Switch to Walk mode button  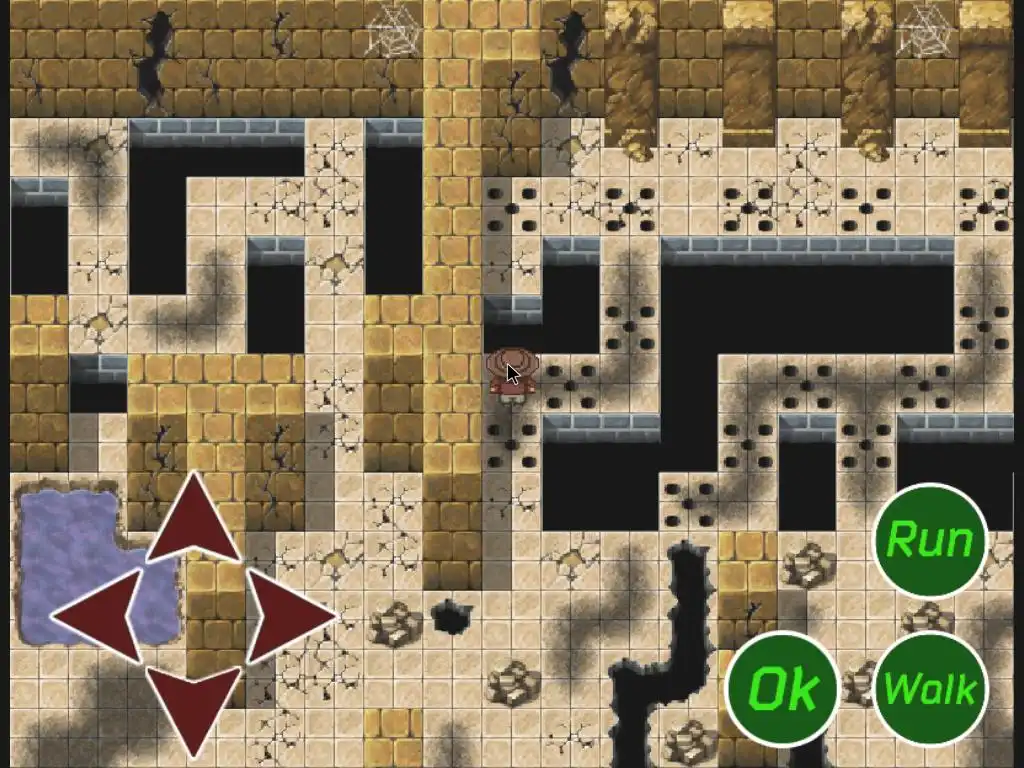point(929,688)
